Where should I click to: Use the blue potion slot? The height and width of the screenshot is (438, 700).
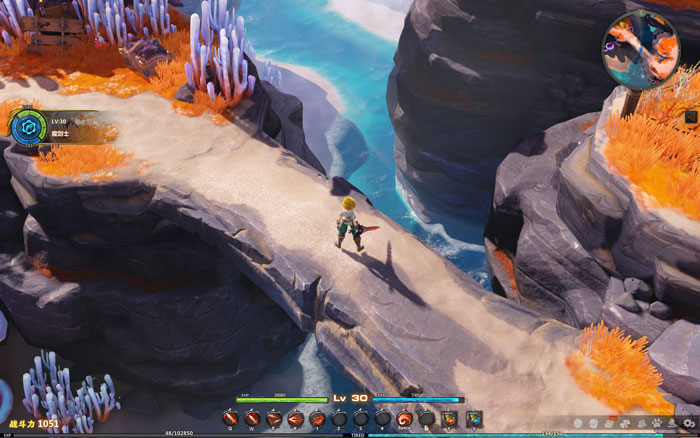coord(473,418)
